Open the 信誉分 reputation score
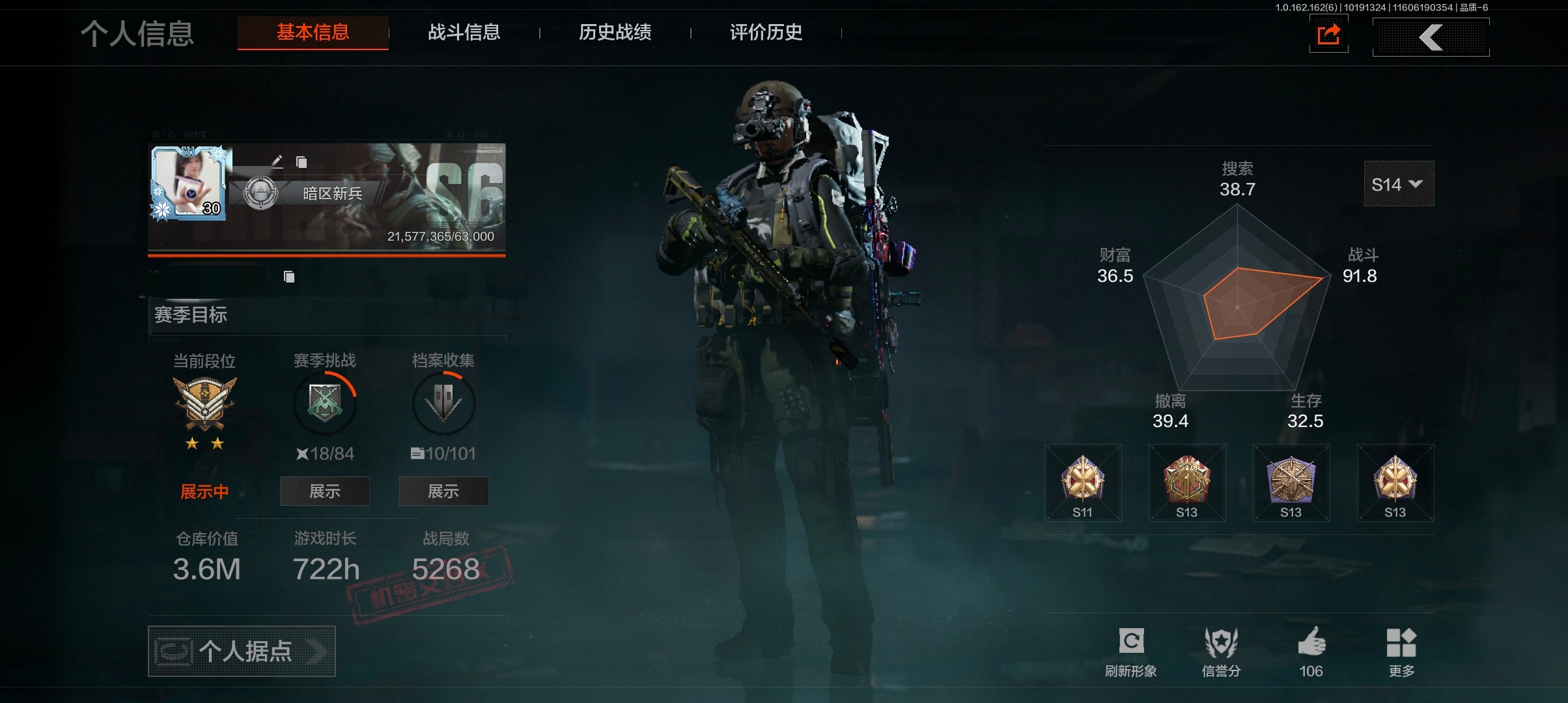 (1221, 652)
